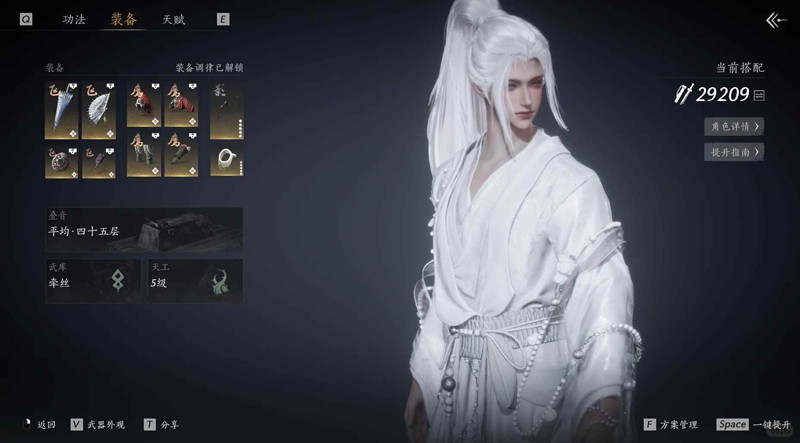Choose the round disc equipment slot
The width and height of the screenshot is (800, 443).
[x=60, y=162]
